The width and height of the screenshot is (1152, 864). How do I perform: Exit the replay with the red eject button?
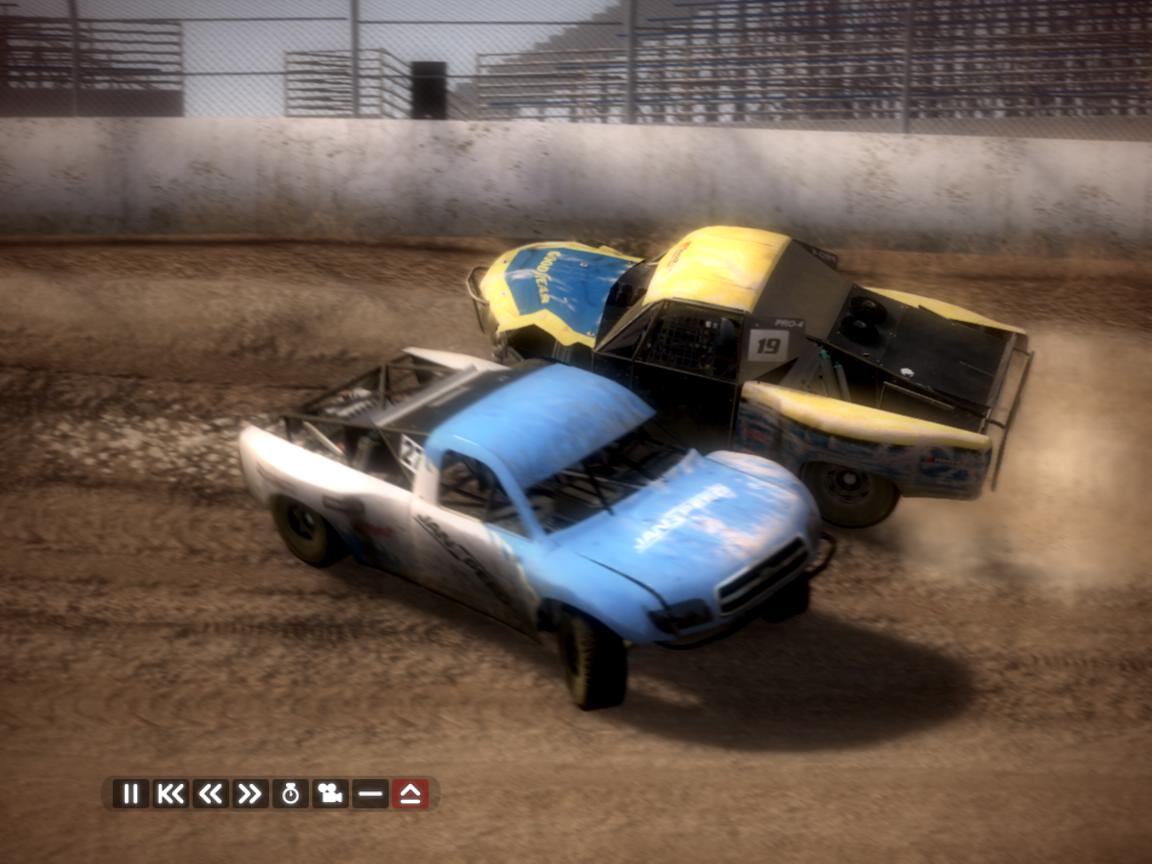pyautogui.click(x=410, y=794)
